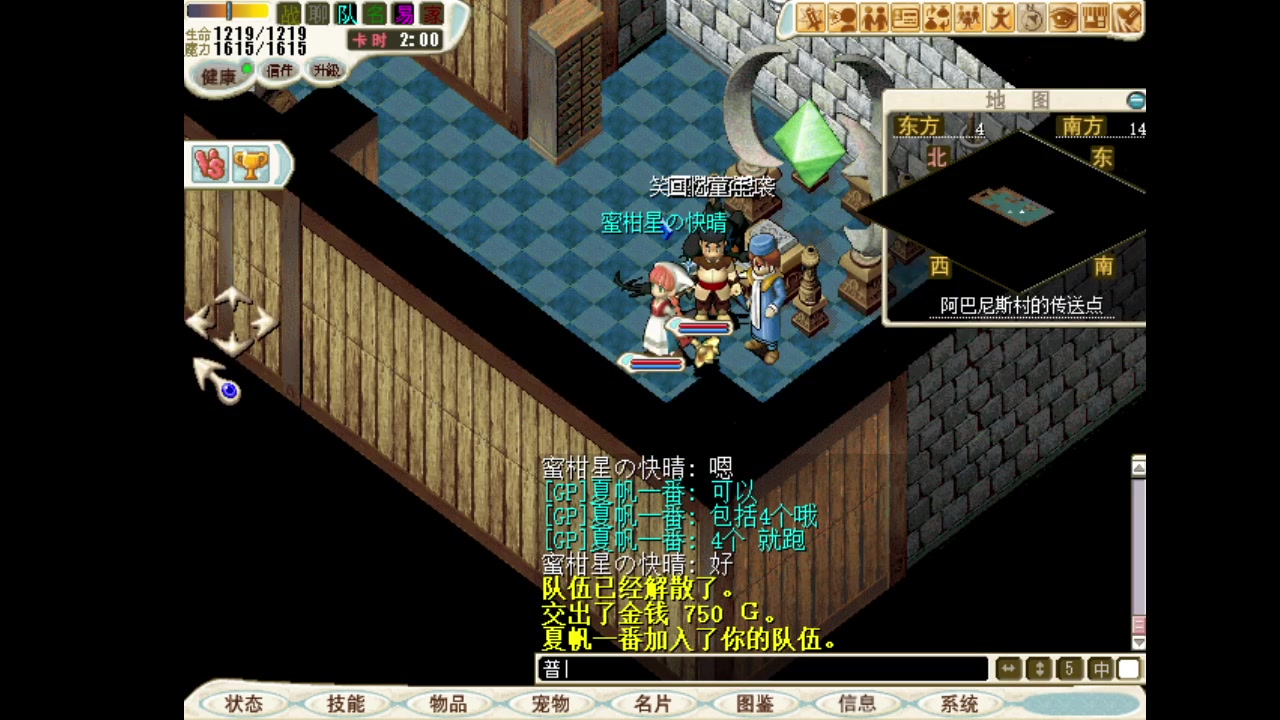Select the eye icon in top toolbar
This screenshot has height=720, width=1280.
point(1063,17)
